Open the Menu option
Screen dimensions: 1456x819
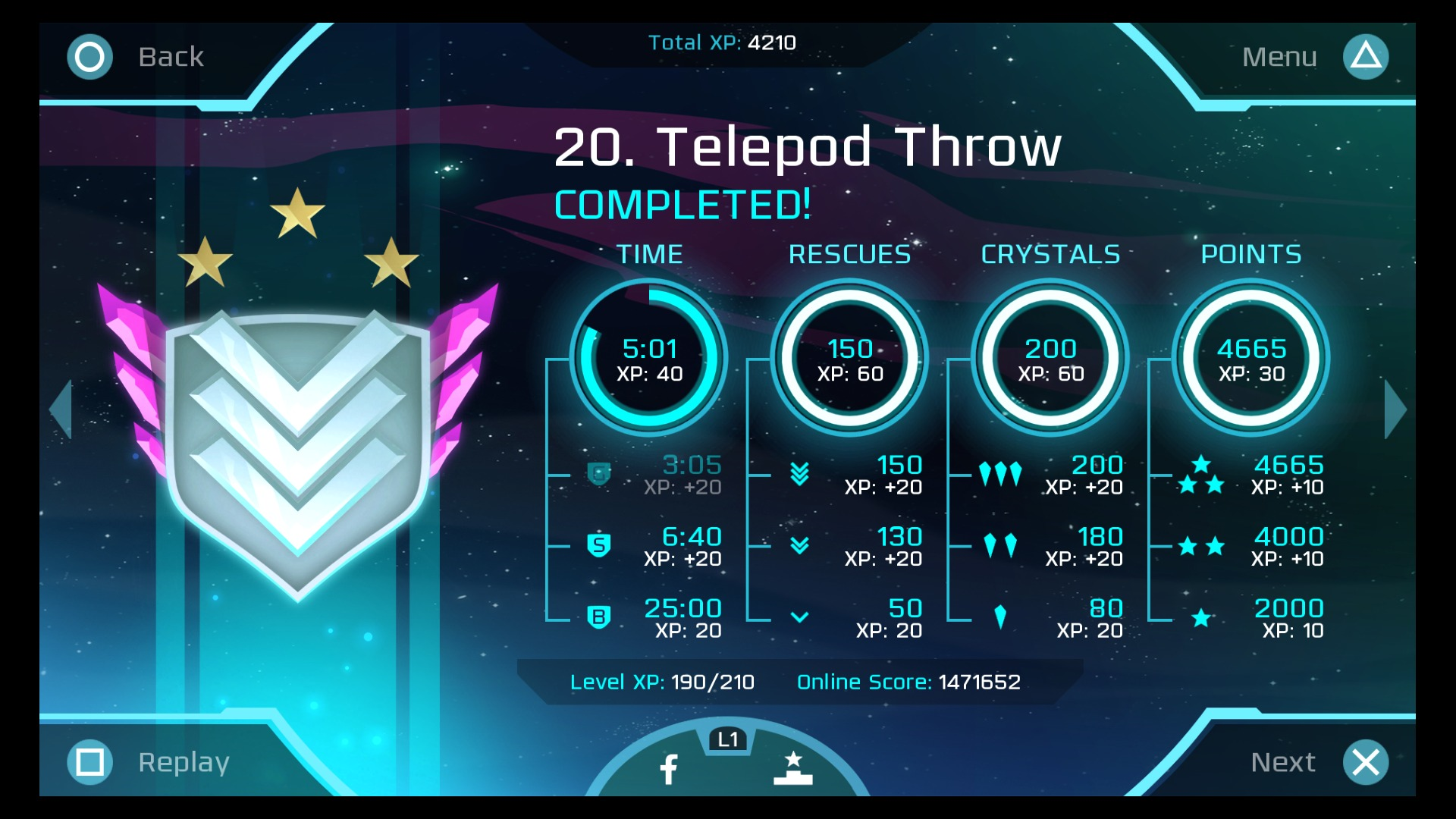click(1279, 56)
